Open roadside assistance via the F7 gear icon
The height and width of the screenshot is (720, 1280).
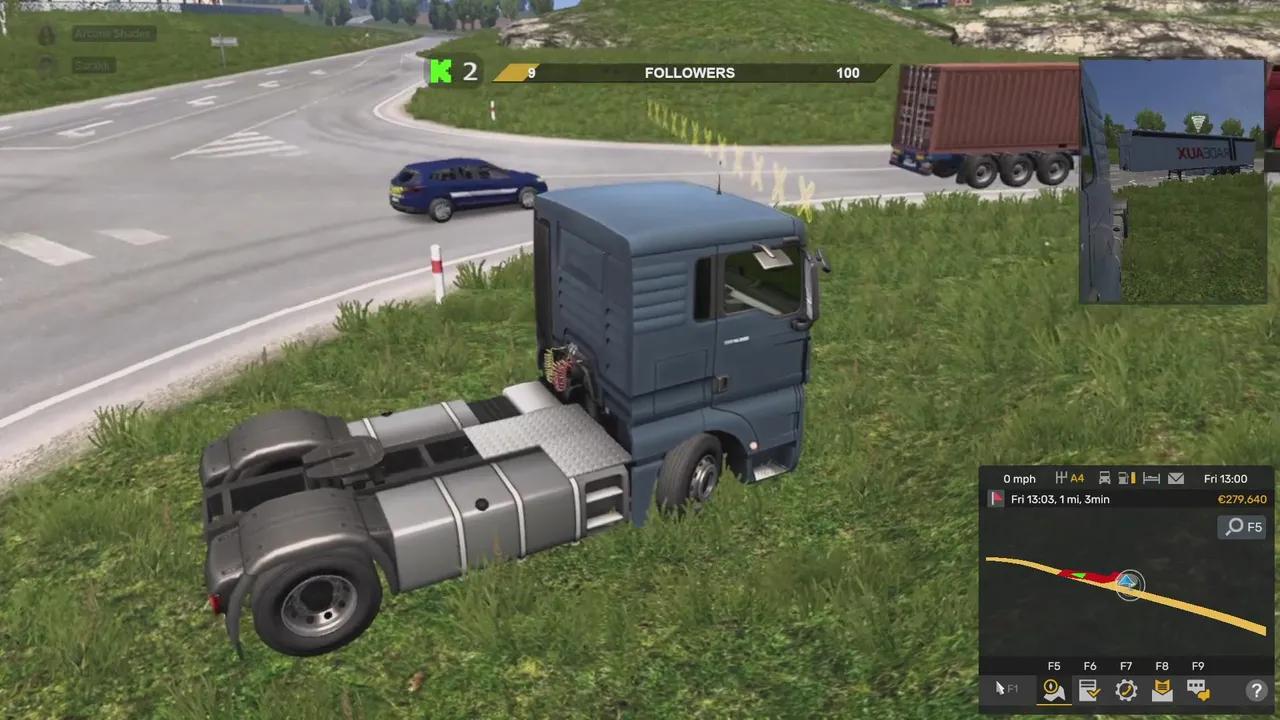coord(1126,690)
